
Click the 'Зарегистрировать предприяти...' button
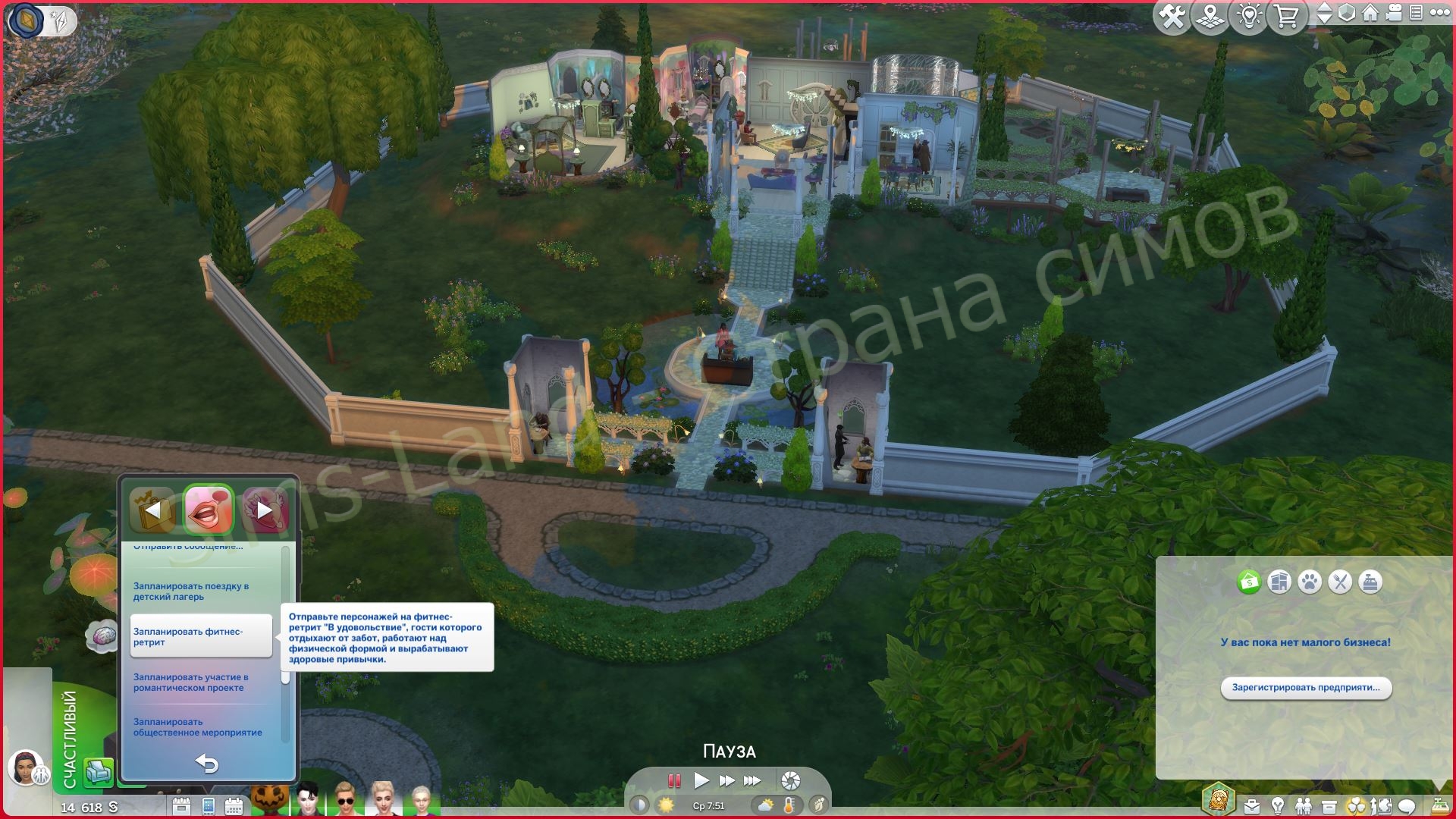click(1305, 689)
